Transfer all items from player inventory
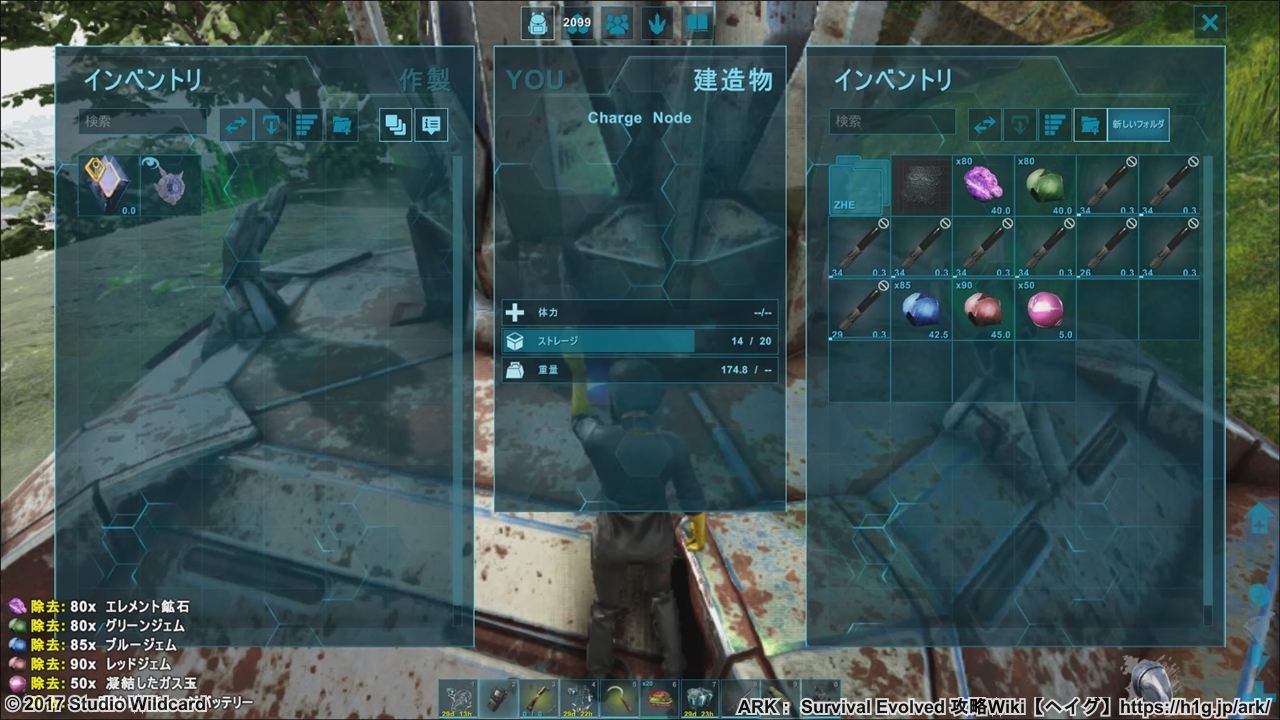Screen dimensions: 1280x720 237,125
